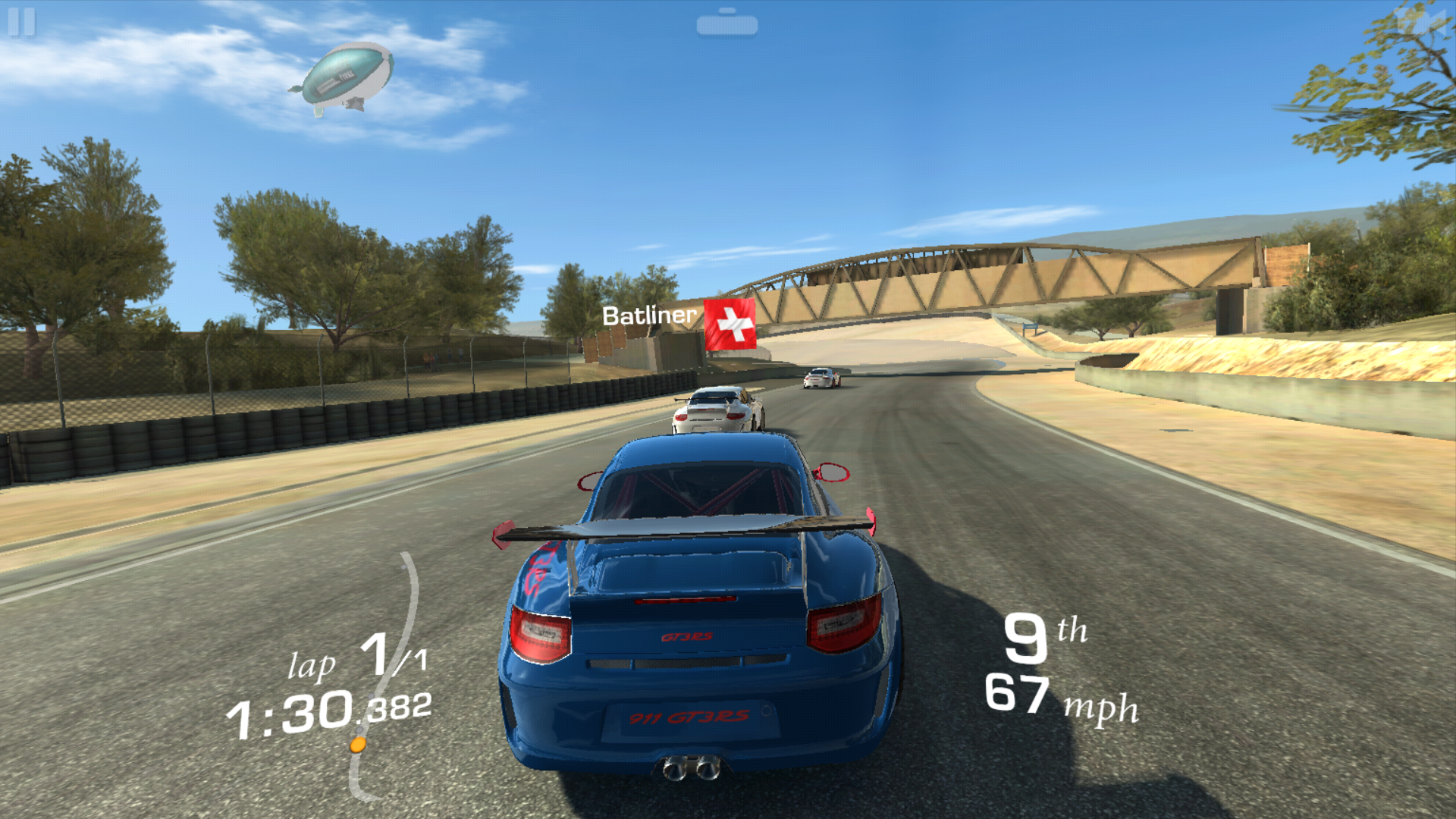Toggle the rear-view mirror
The width and height of the screenshot is (1456, 819).
click(726, 24)
